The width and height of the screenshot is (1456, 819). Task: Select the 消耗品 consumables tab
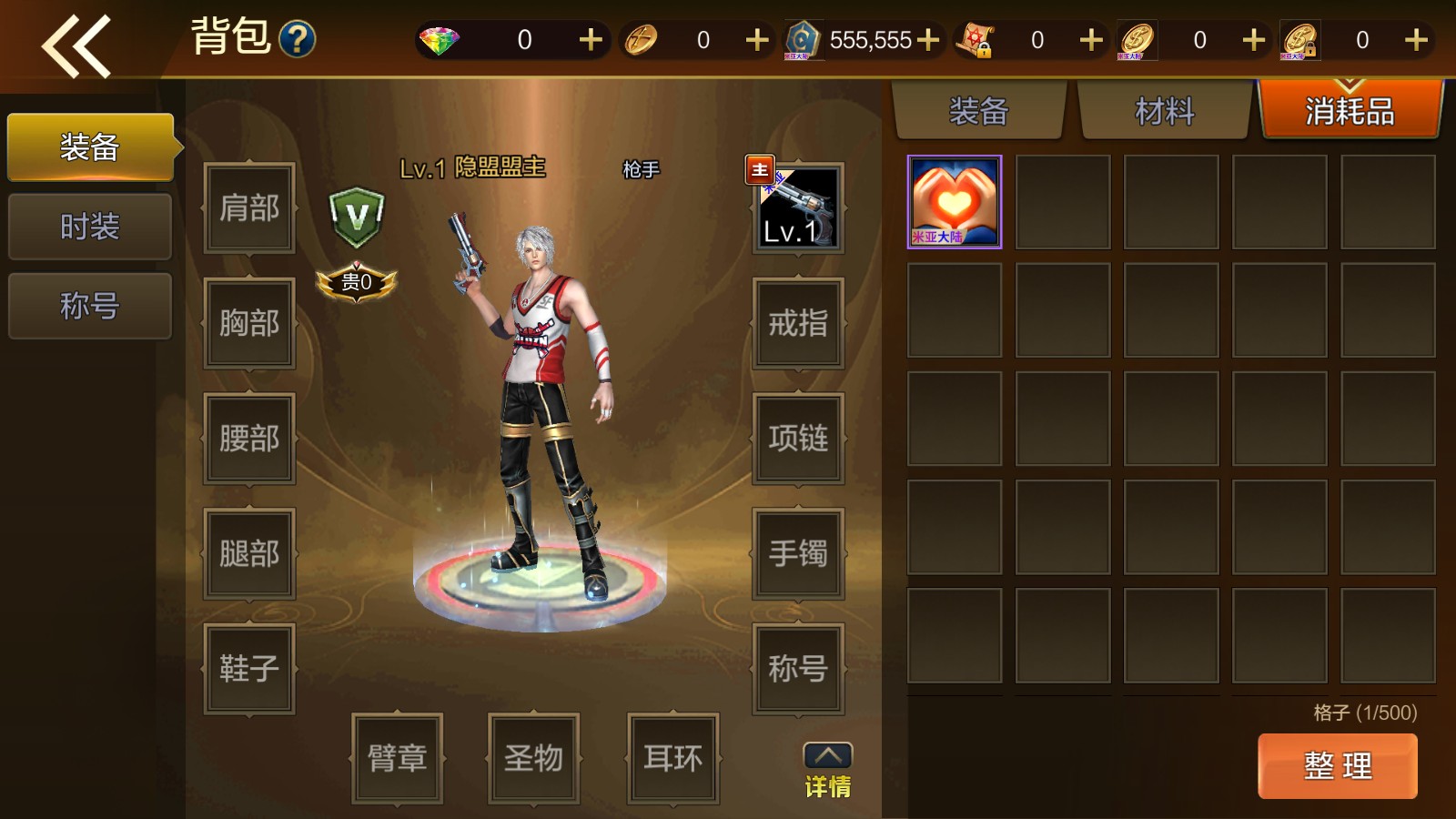point(1350,112)
